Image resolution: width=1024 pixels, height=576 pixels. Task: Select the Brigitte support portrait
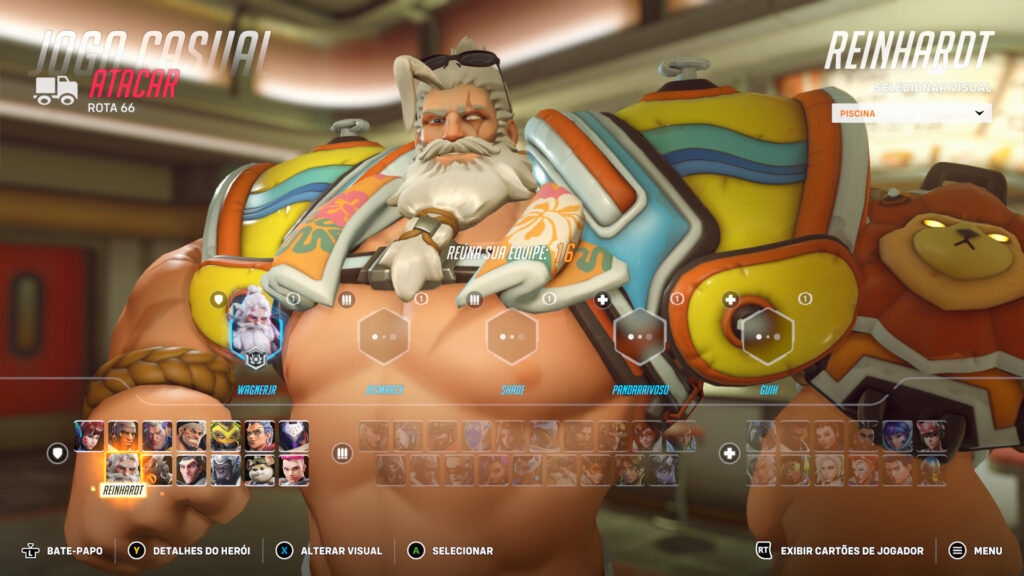829,436
